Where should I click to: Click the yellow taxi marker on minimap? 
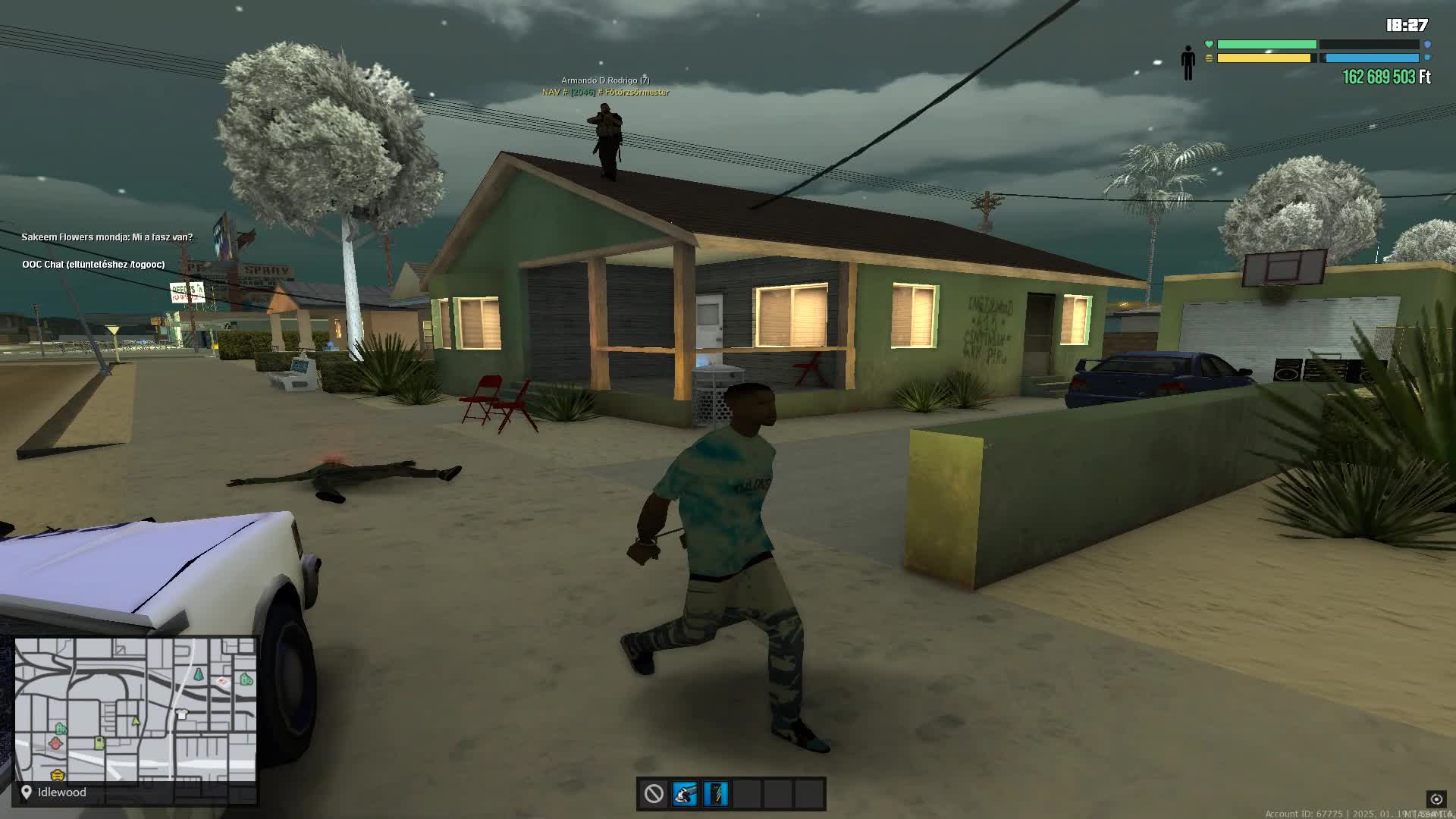(58, 775)
